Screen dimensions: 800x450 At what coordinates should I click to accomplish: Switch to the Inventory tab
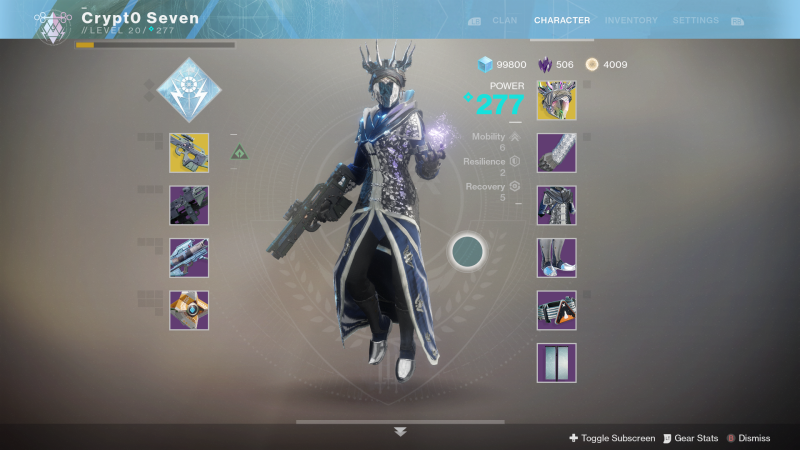(x=631, y=20)
